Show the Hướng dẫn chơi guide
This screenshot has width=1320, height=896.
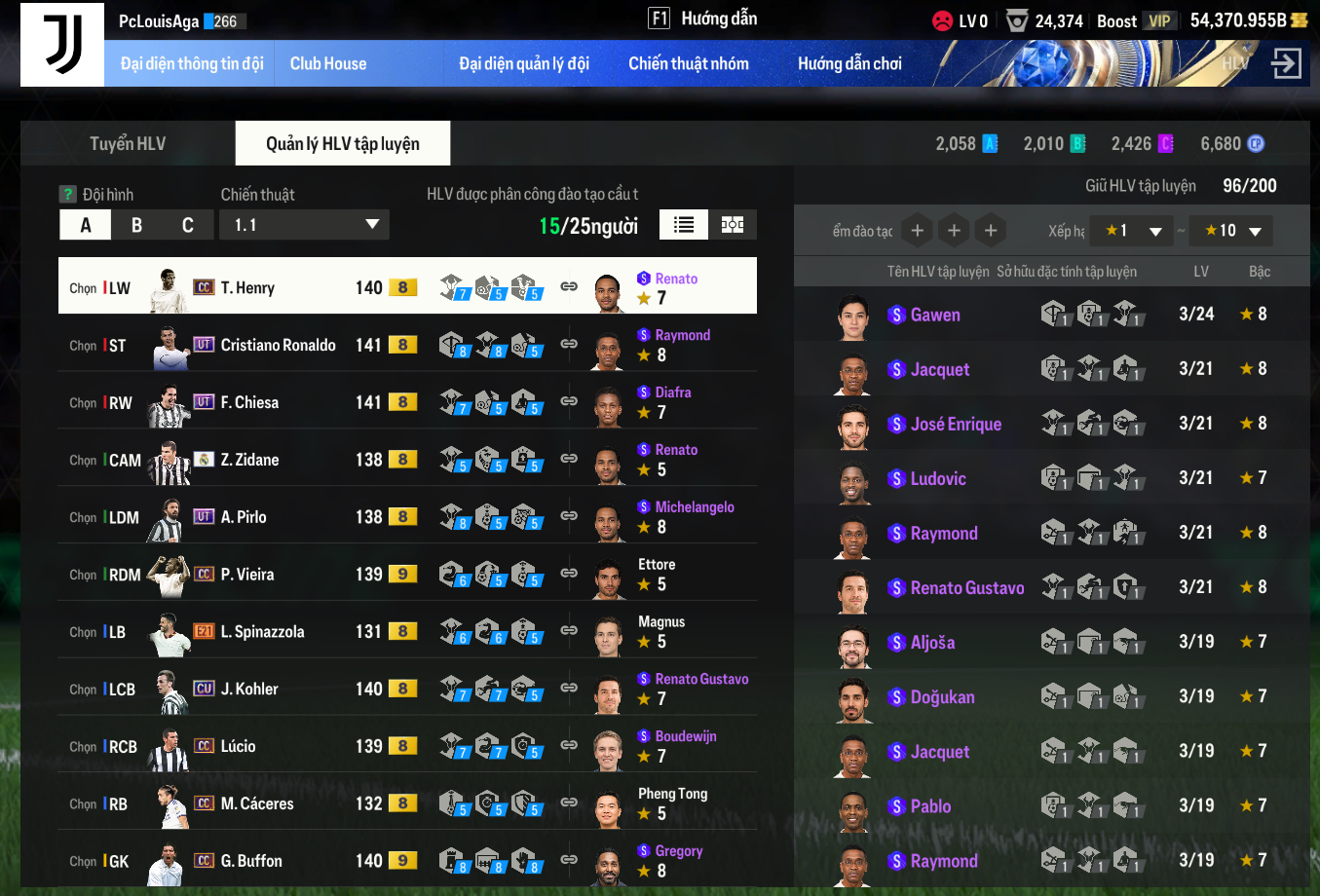click(x=849, y=64)
